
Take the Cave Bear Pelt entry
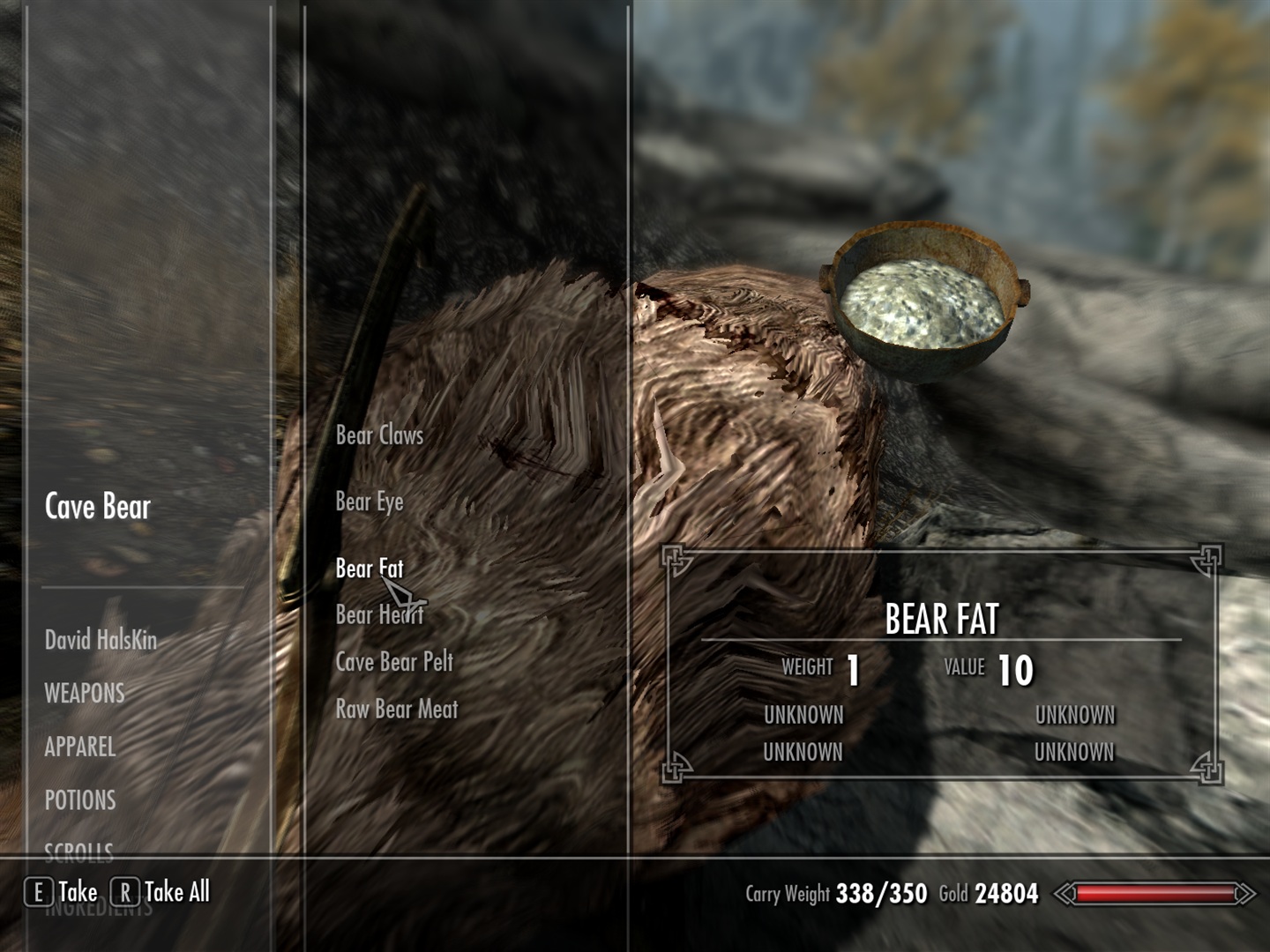394,662
